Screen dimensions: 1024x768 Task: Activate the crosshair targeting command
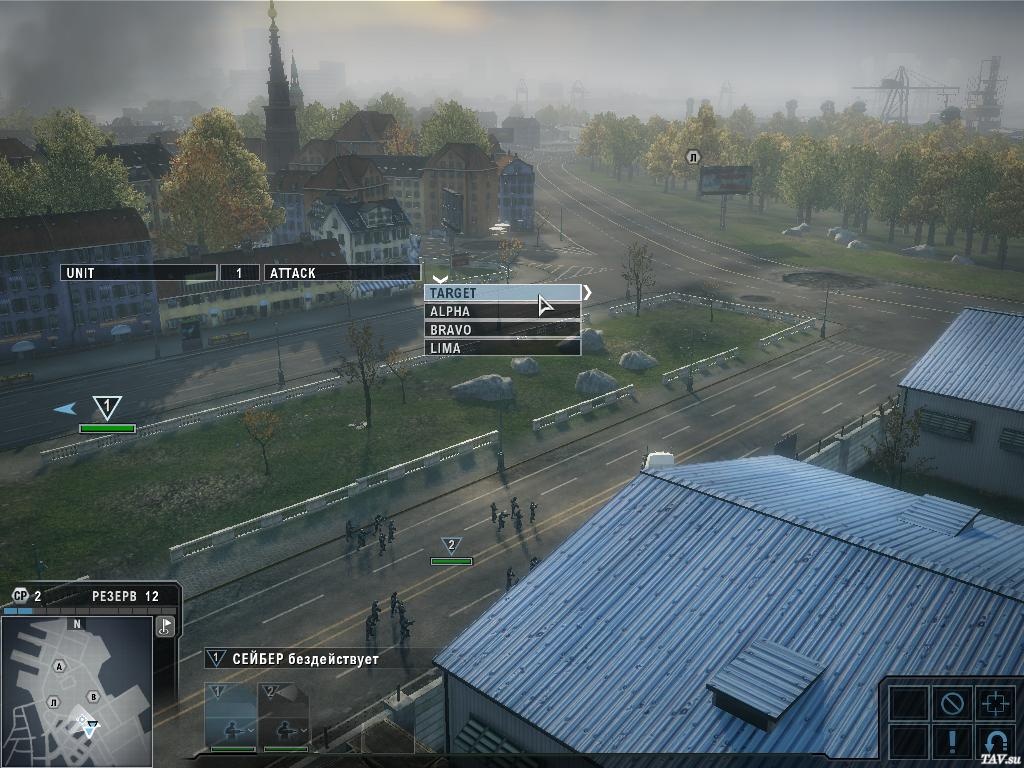(995, 703)
